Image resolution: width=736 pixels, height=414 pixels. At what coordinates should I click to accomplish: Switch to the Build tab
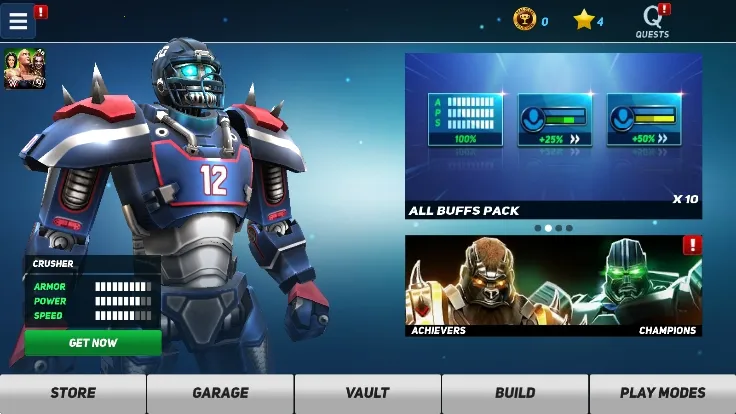point(515,393)
